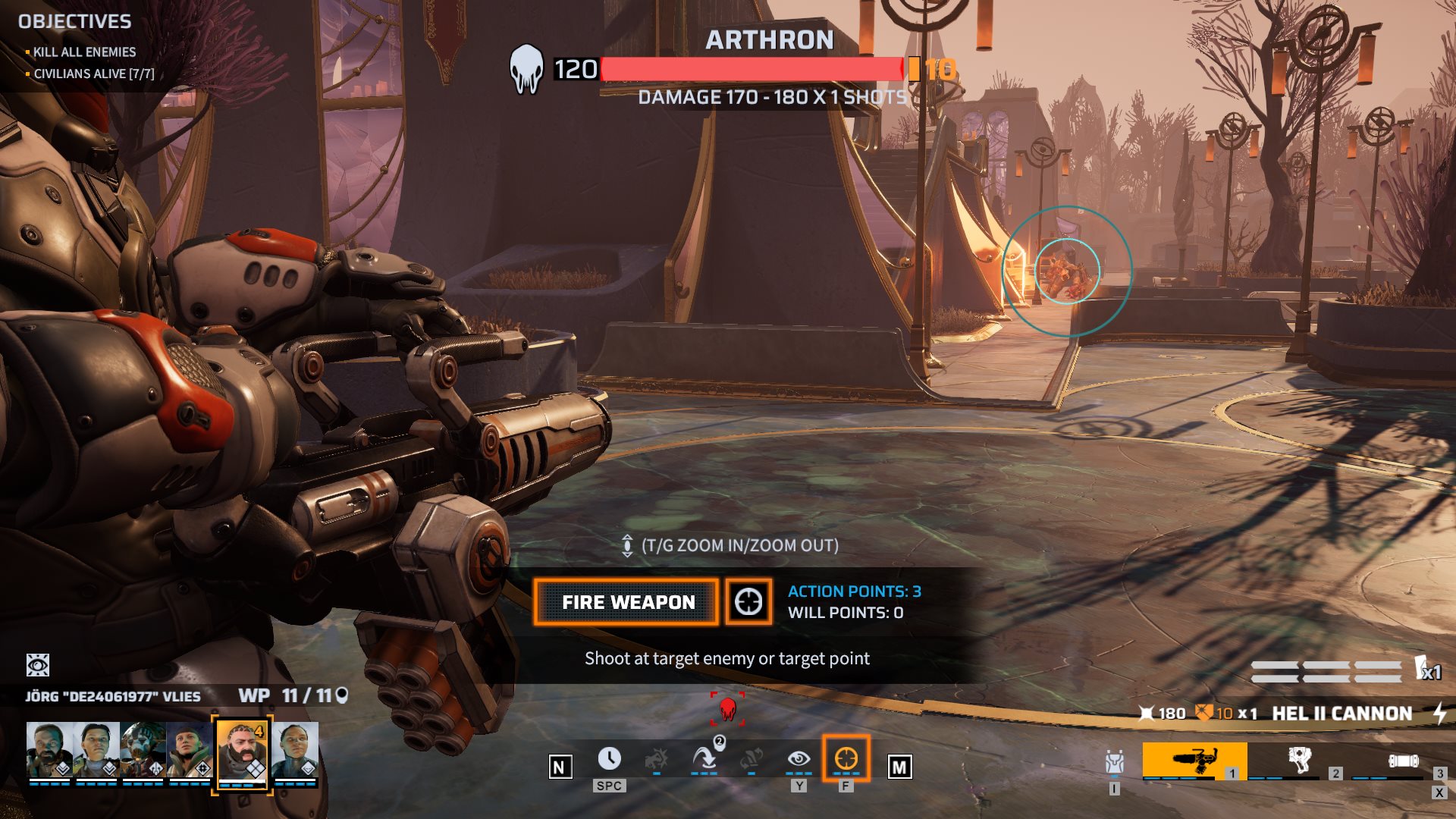The height and width of the screenshot is (819, 1456).
Task: Toggle the eye vision icon above squad
Action: 38,665
